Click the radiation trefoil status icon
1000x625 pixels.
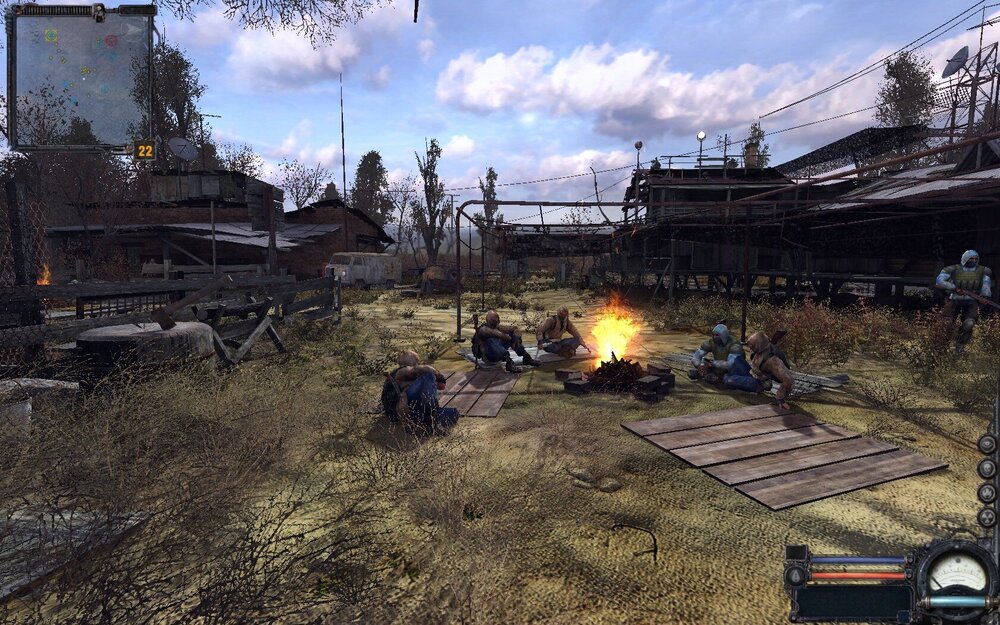tap(987, 517)
